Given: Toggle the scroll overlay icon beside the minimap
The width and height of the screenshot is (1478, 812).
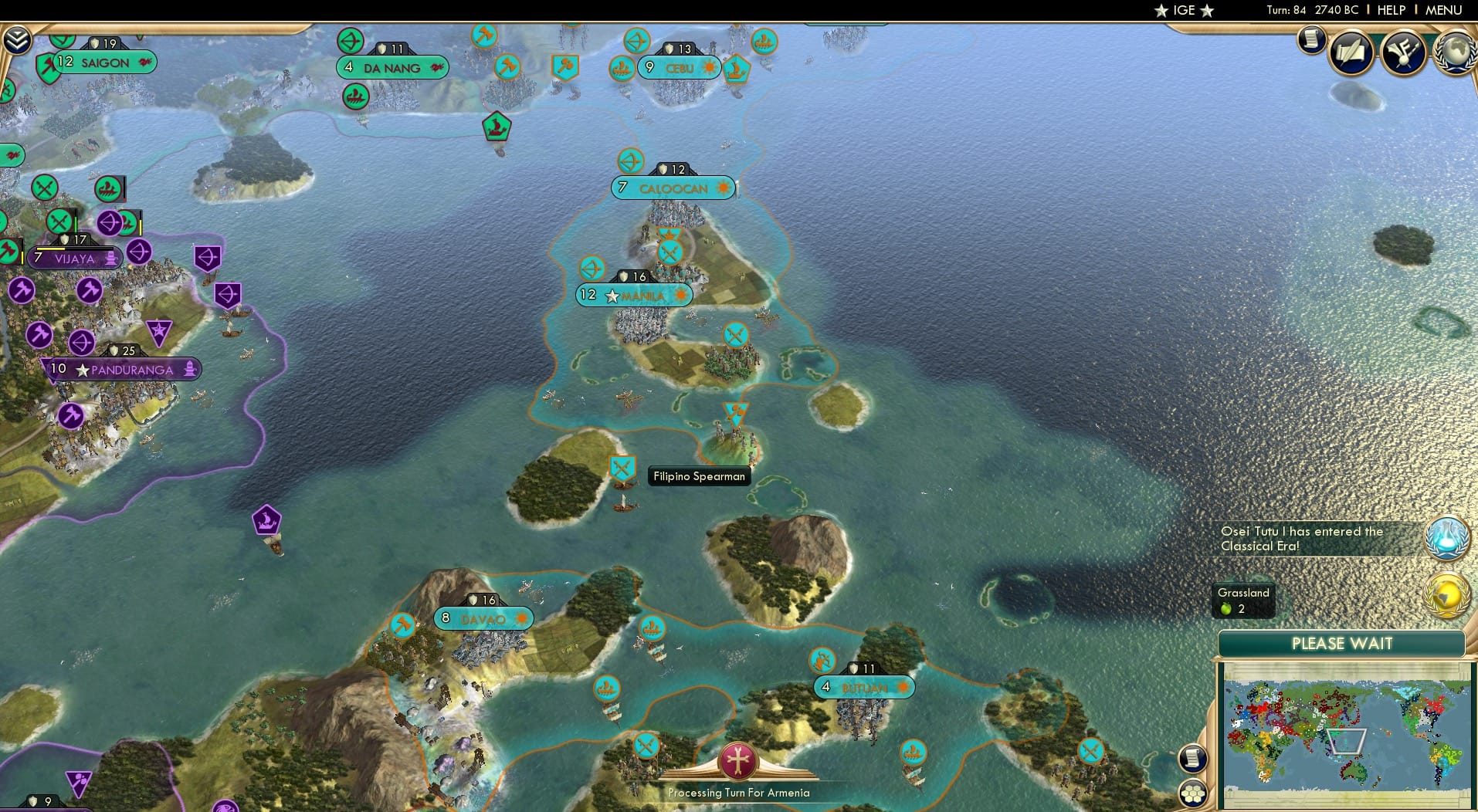Looking at the screenshot, I should (1193, 759).
